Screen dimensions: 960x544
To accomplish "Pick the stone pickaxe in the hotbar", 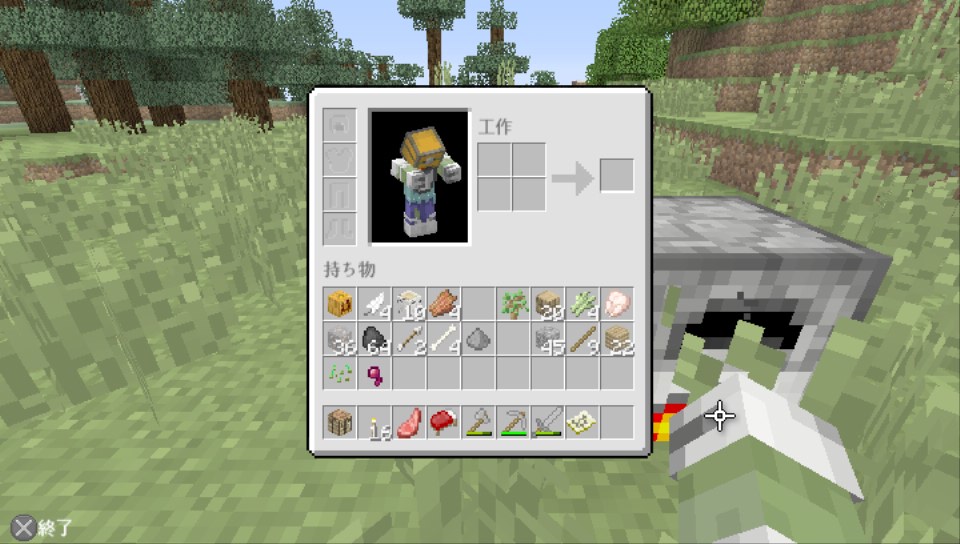I will [x=514, y=423].
